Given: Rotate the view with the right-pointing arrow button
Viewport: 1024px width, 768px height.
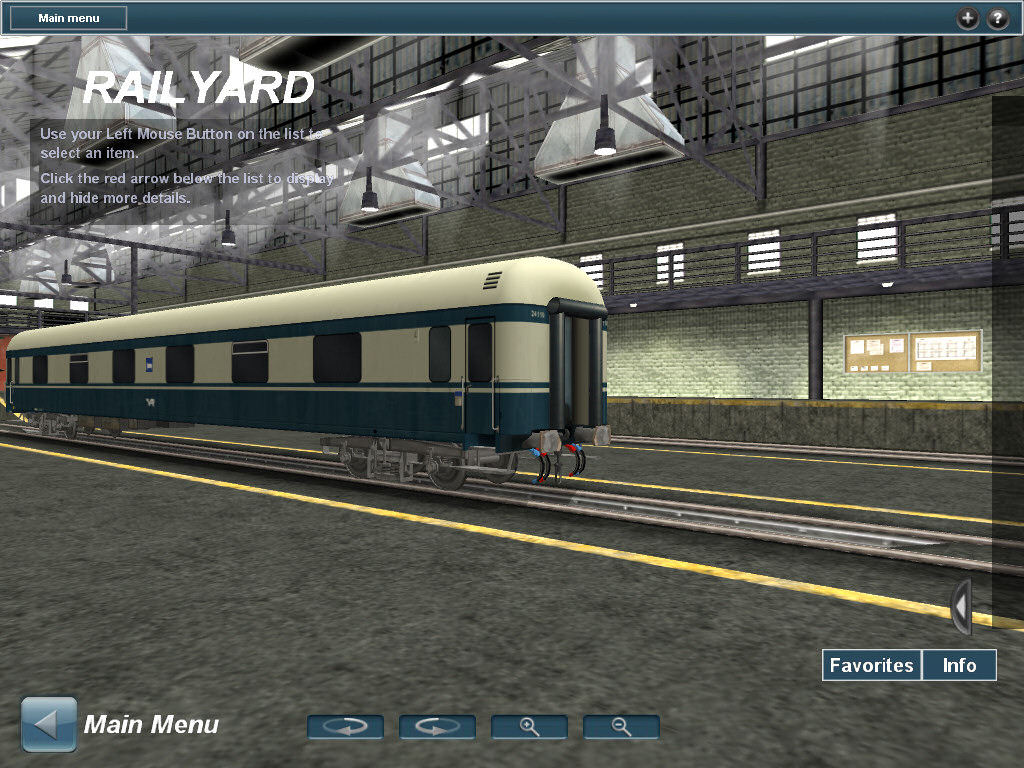Looking at the screenshot, I should pos(437,727).
